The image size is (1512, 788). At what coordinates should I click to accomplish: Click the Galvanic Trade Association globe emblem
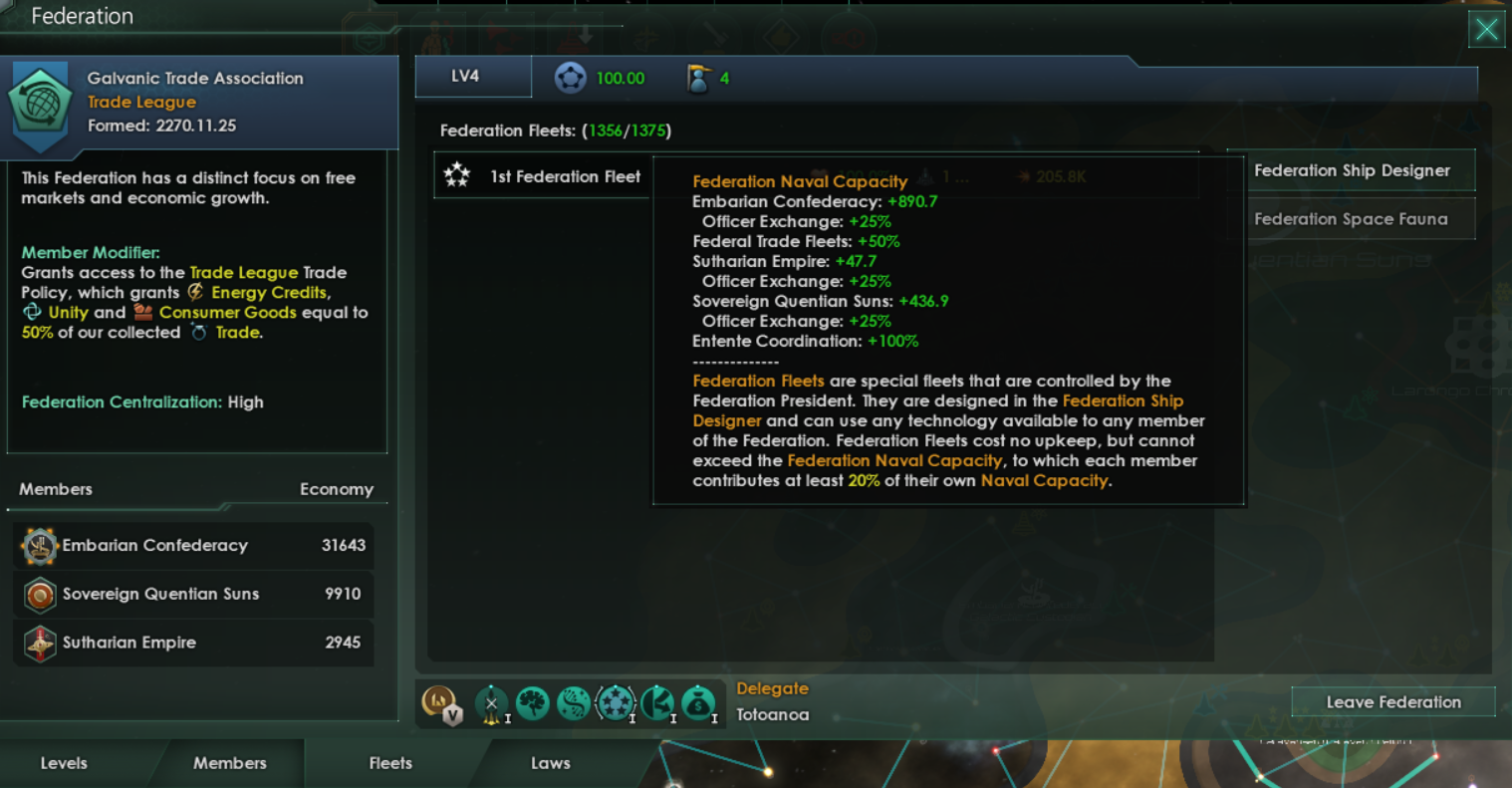pos(38,102)
